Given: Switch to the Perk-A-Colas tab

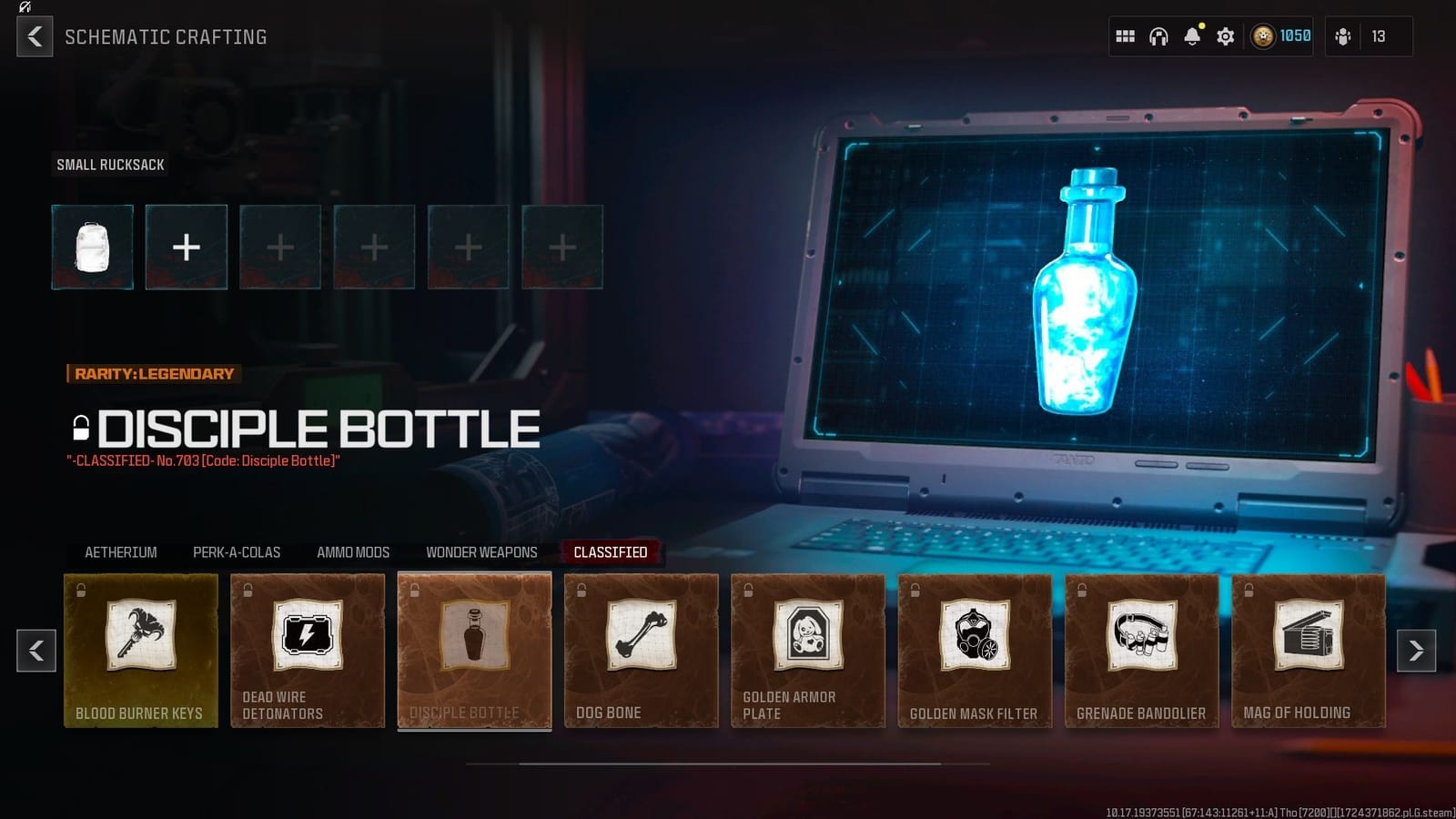Looking at the screenshot, I should pos(235,551).
